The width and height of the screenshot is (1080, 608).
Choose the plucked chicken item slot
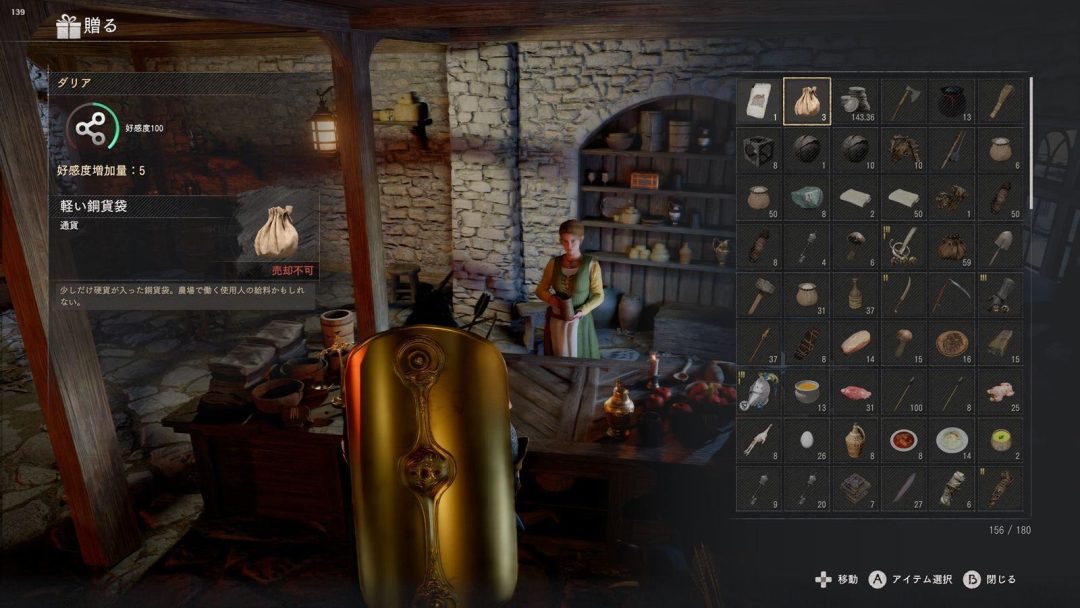(999, 390)
